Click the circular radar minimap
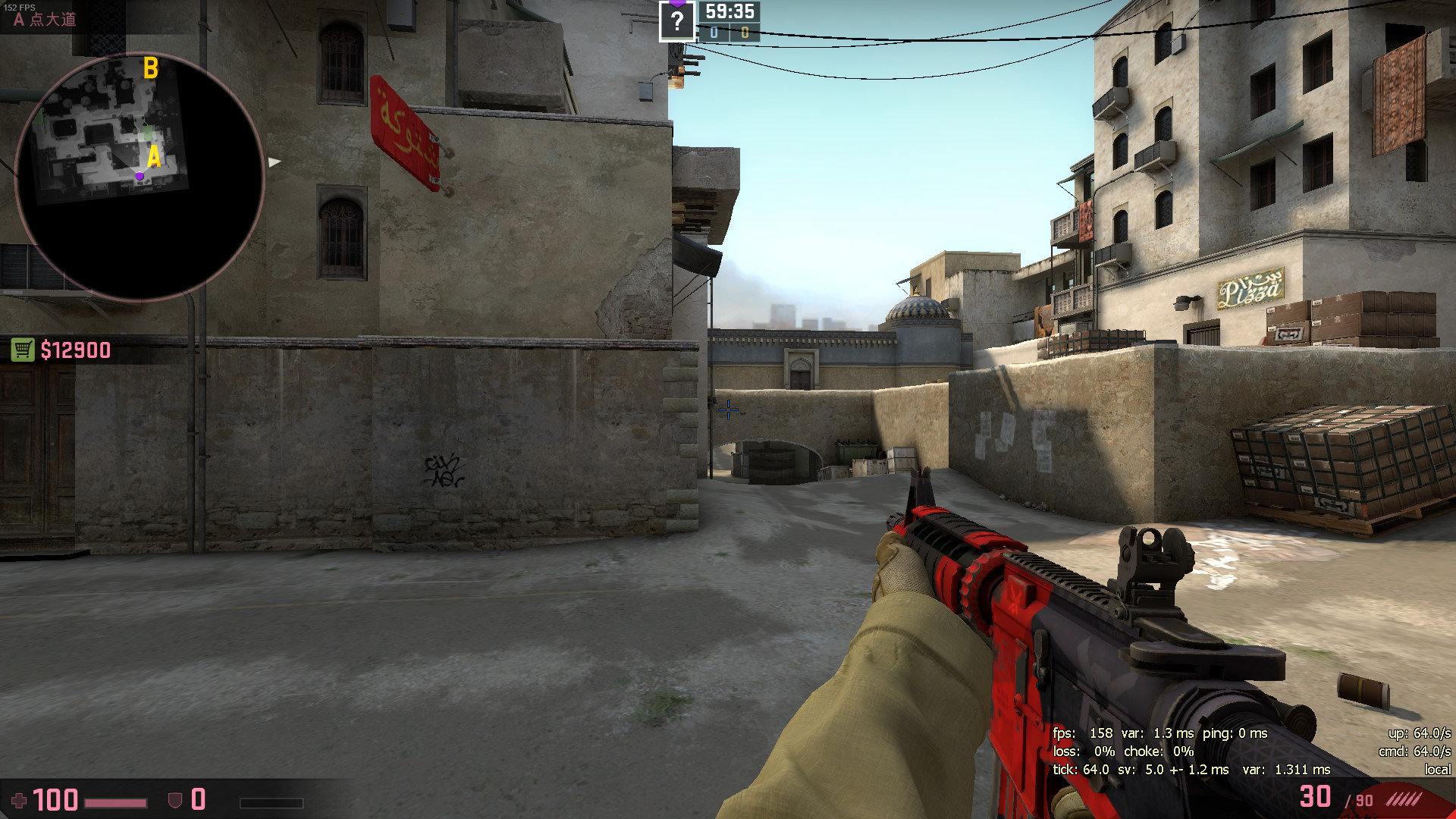1456x819 pixels. pos(140,176)
